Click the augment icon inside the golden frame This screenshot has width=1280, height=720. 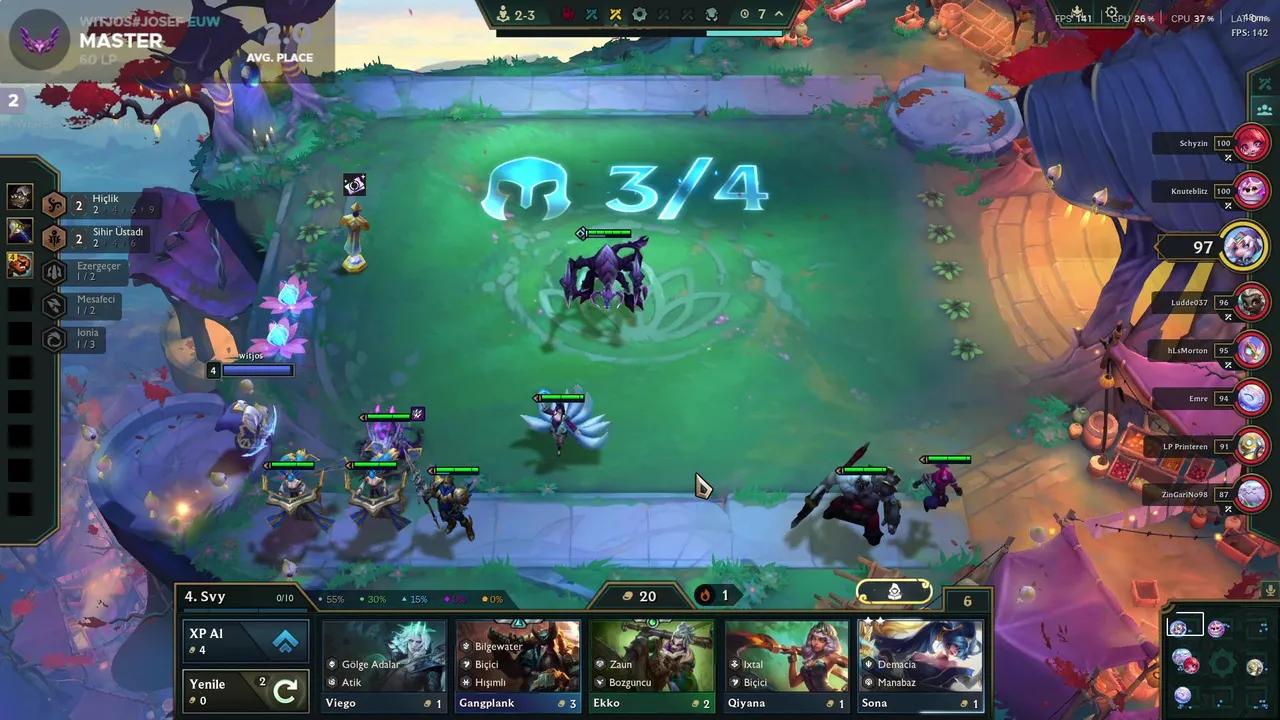coord(893,592)
